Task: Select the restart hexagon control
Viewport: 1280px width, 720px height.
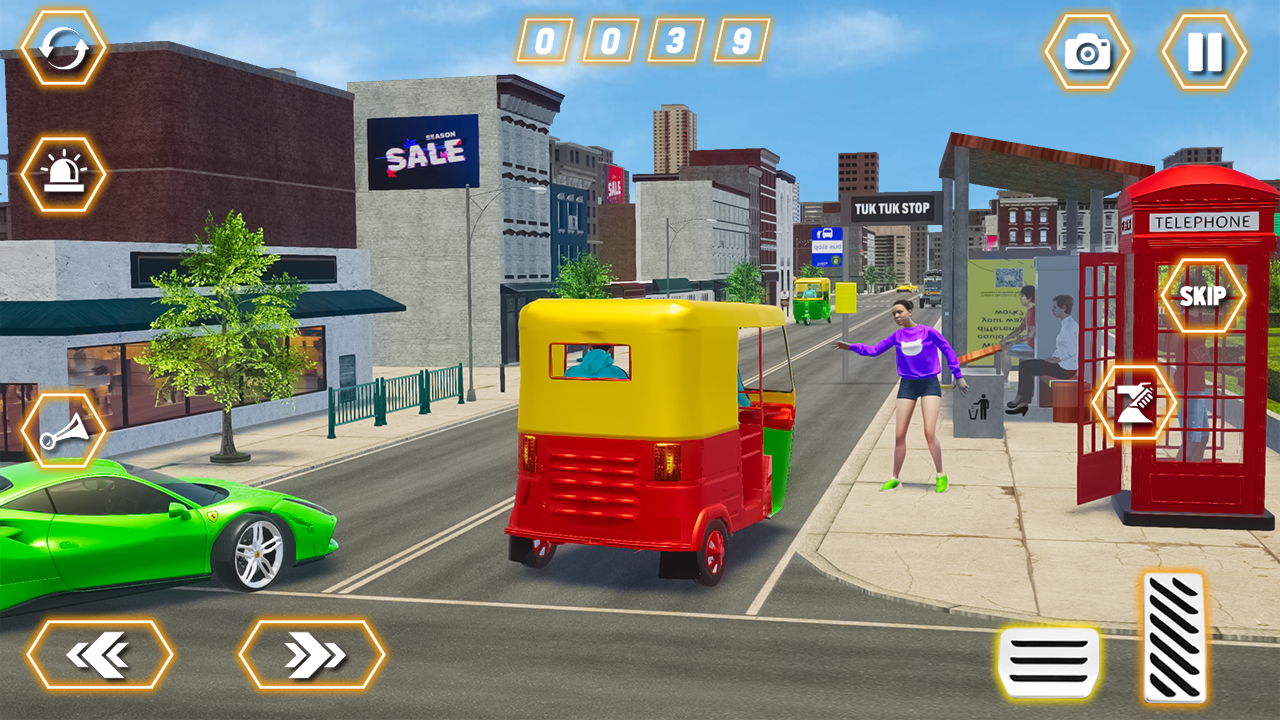Action: pyautogui.click(x=64, y=46)
